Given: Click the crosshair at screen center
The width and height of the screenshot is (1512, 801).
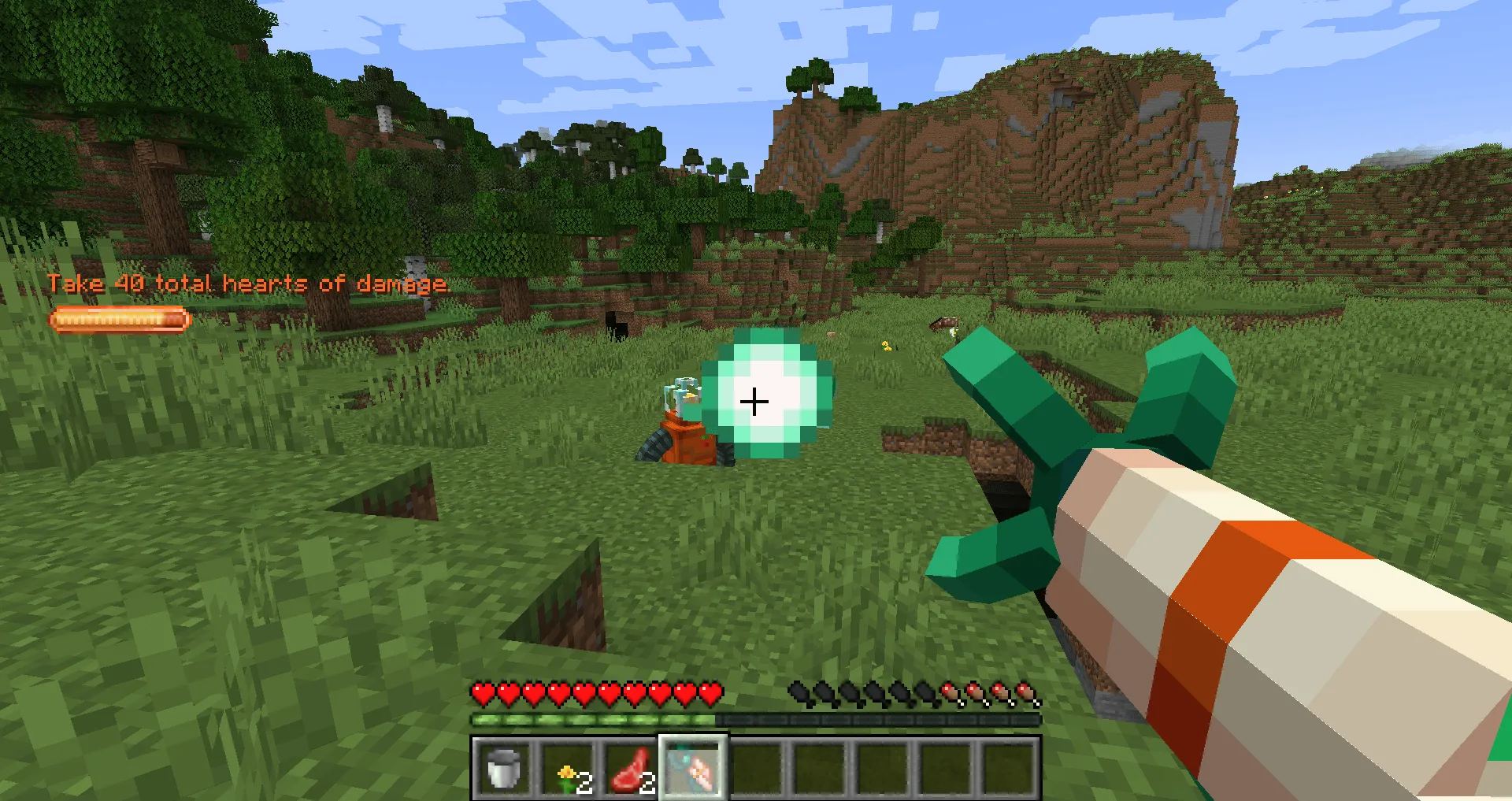Looking at the screenshot, I should 755,401.
